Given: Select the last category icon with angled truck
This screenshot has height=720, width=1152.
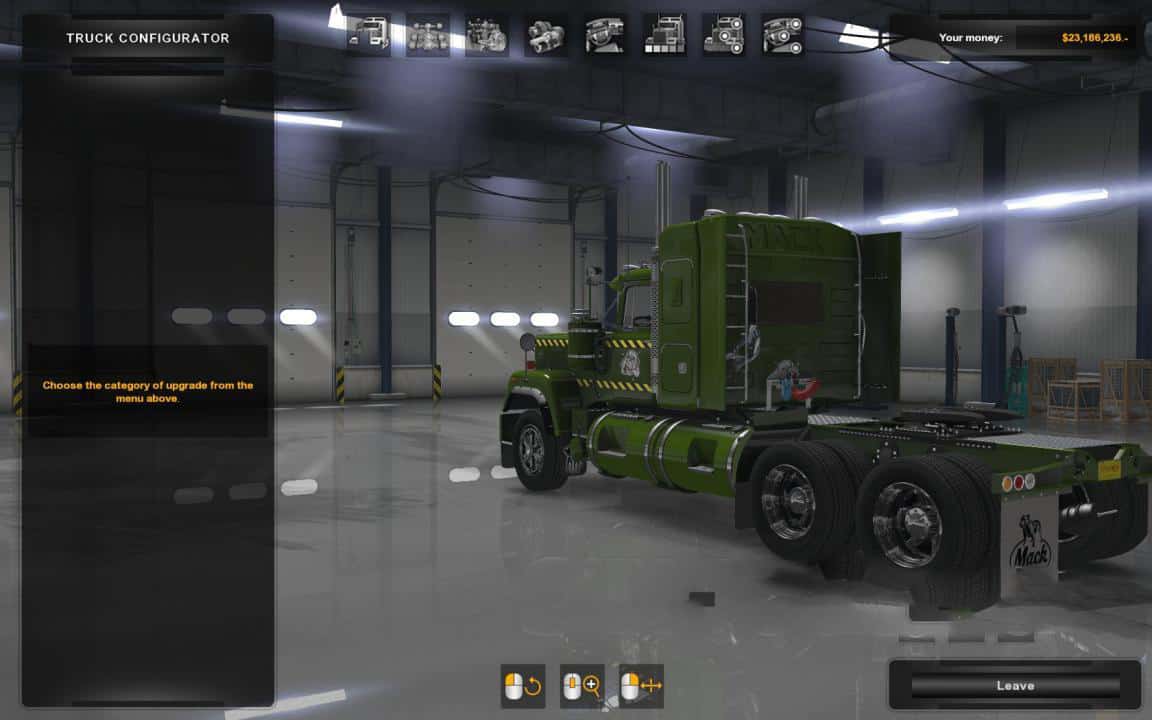Looking at the screenshot, I should (x=782, y=35).
